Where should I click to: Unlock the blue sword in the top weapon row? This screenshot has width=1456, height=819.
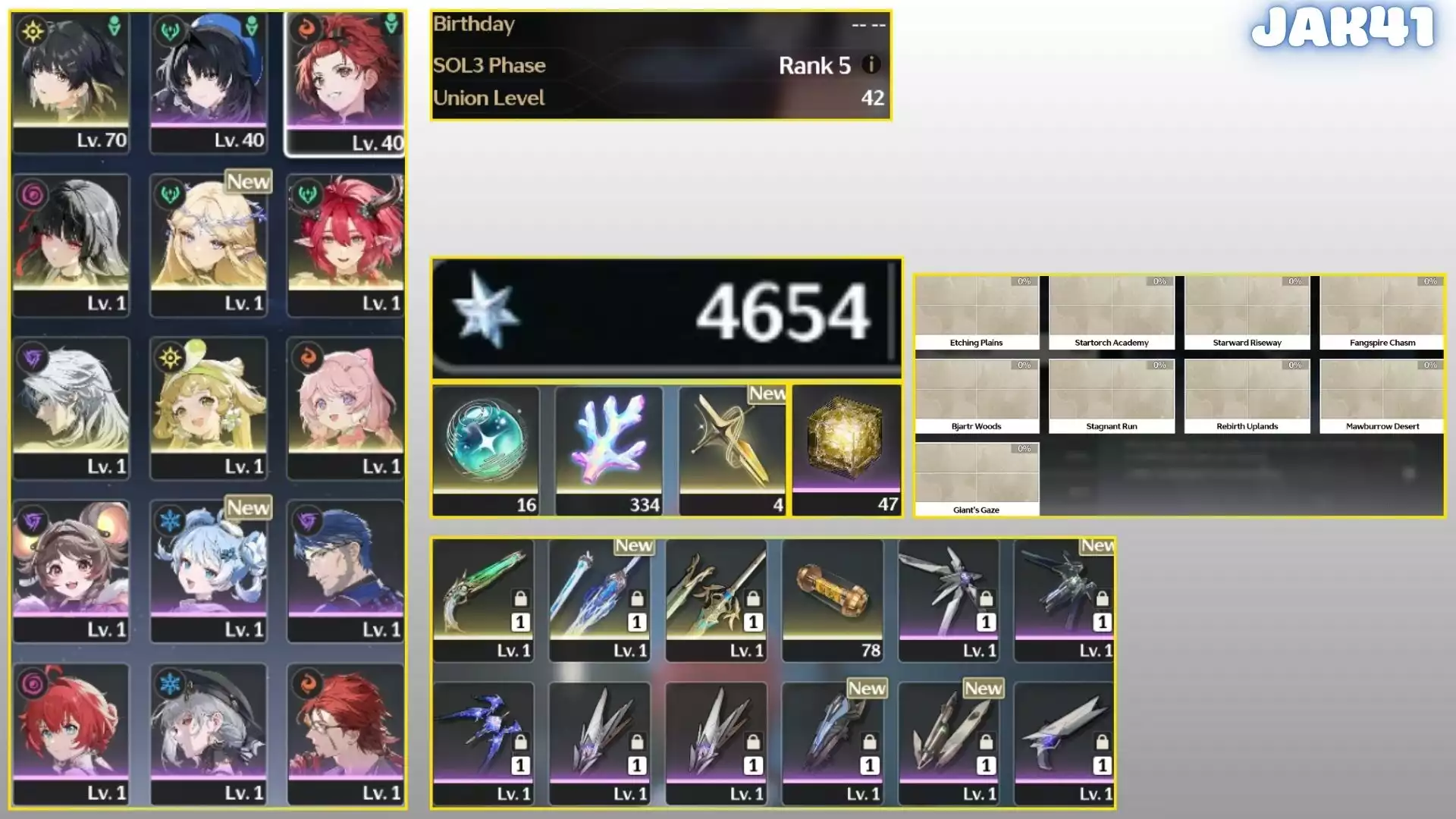pos(637,599)
